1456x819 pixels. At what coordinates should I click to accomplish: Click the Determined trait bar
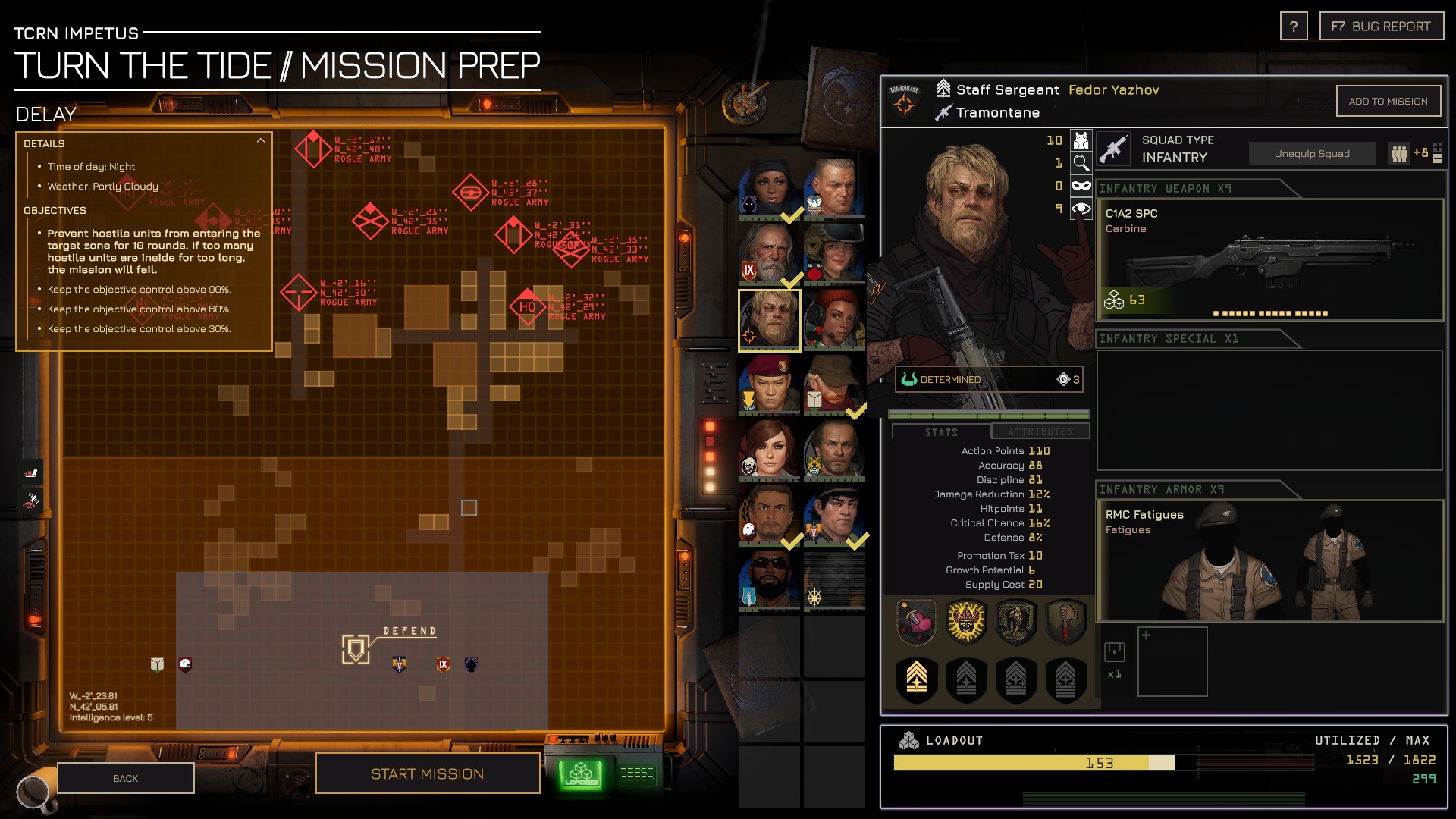(988, 379)
